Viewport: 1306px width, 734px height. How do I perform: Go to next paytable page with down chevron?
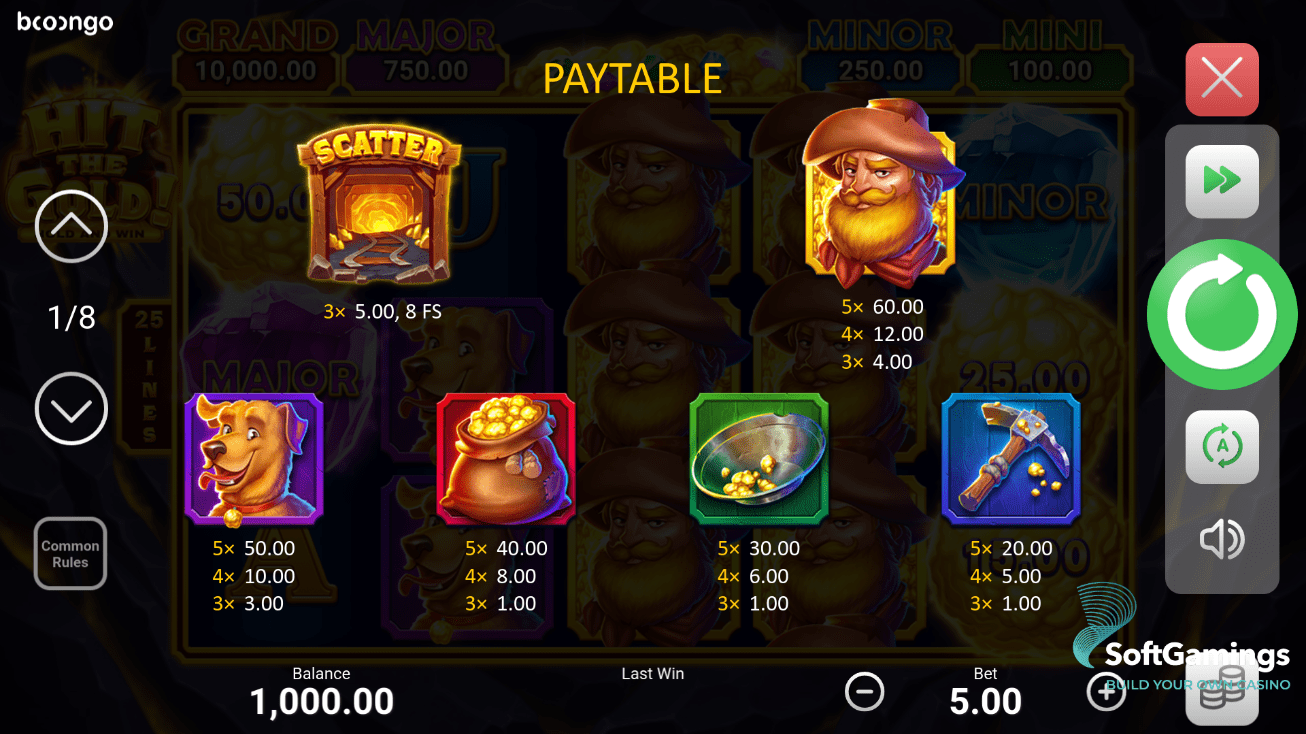pyautogui.click(x=70, y=409)
